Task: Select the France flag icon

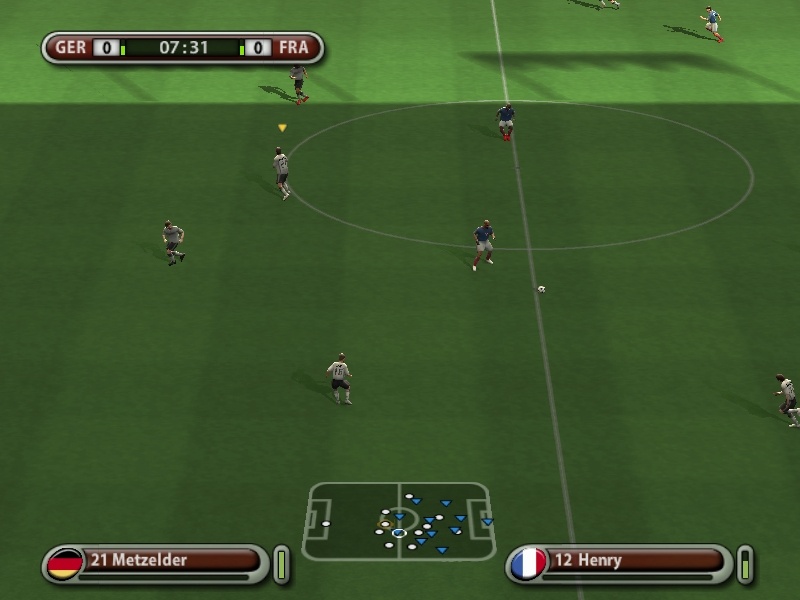Action: [x=528, y=563]
